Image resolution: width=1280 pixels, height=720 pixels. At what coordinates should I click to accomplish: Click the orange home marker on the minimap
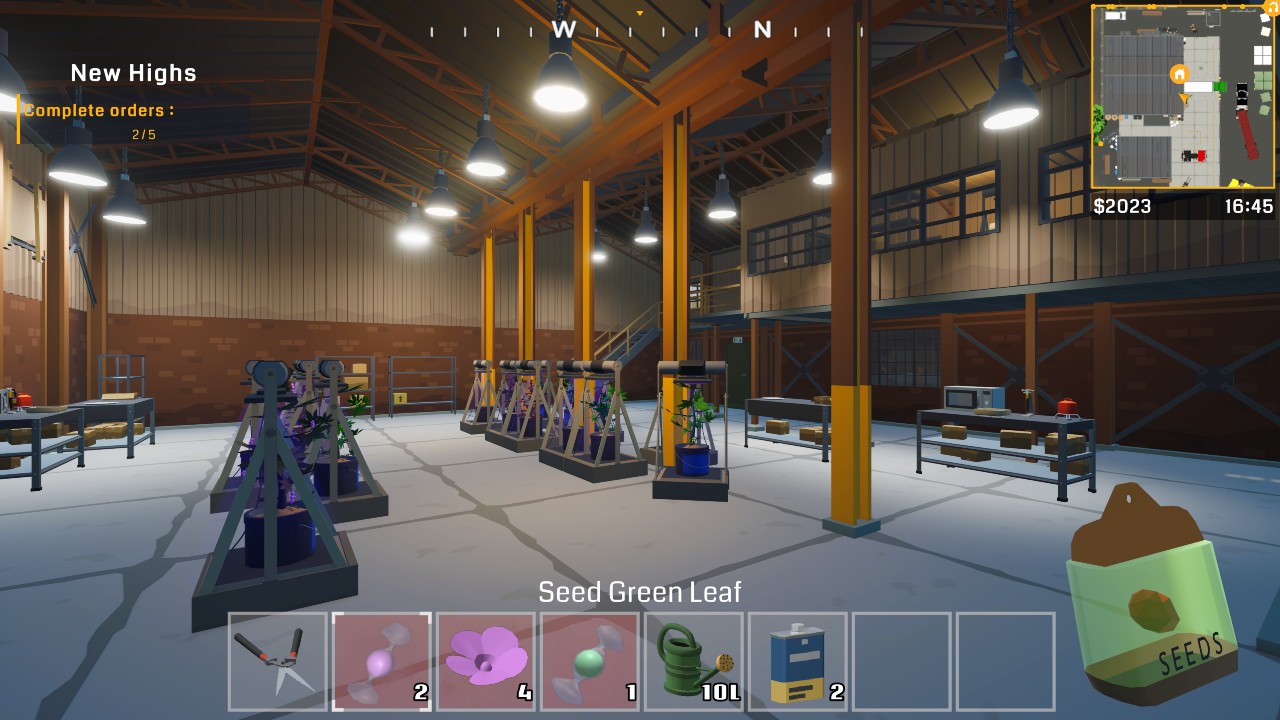(1179, 74)
